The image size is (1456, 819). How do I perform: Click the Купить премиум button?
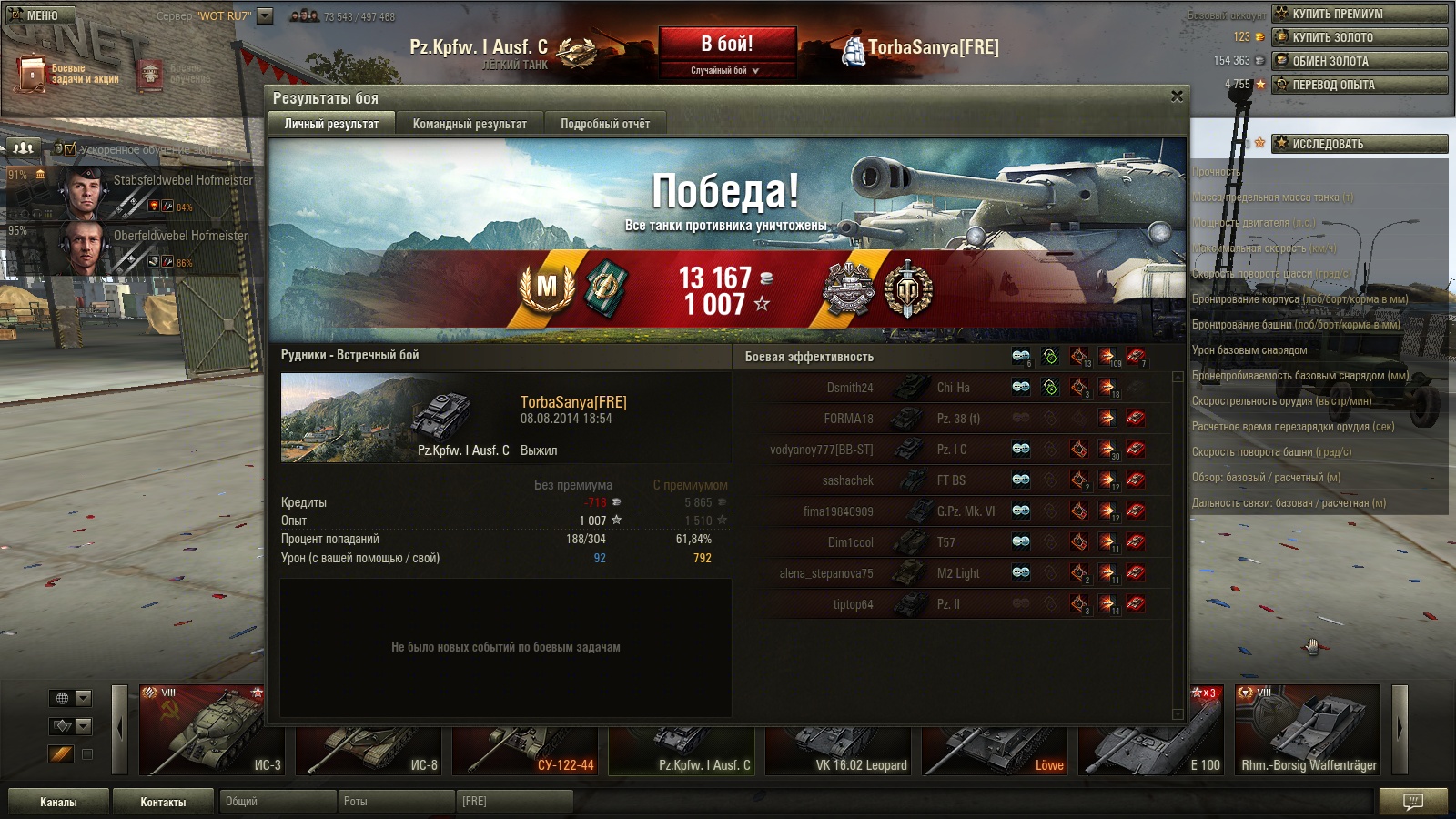(x=1360, y=14)
